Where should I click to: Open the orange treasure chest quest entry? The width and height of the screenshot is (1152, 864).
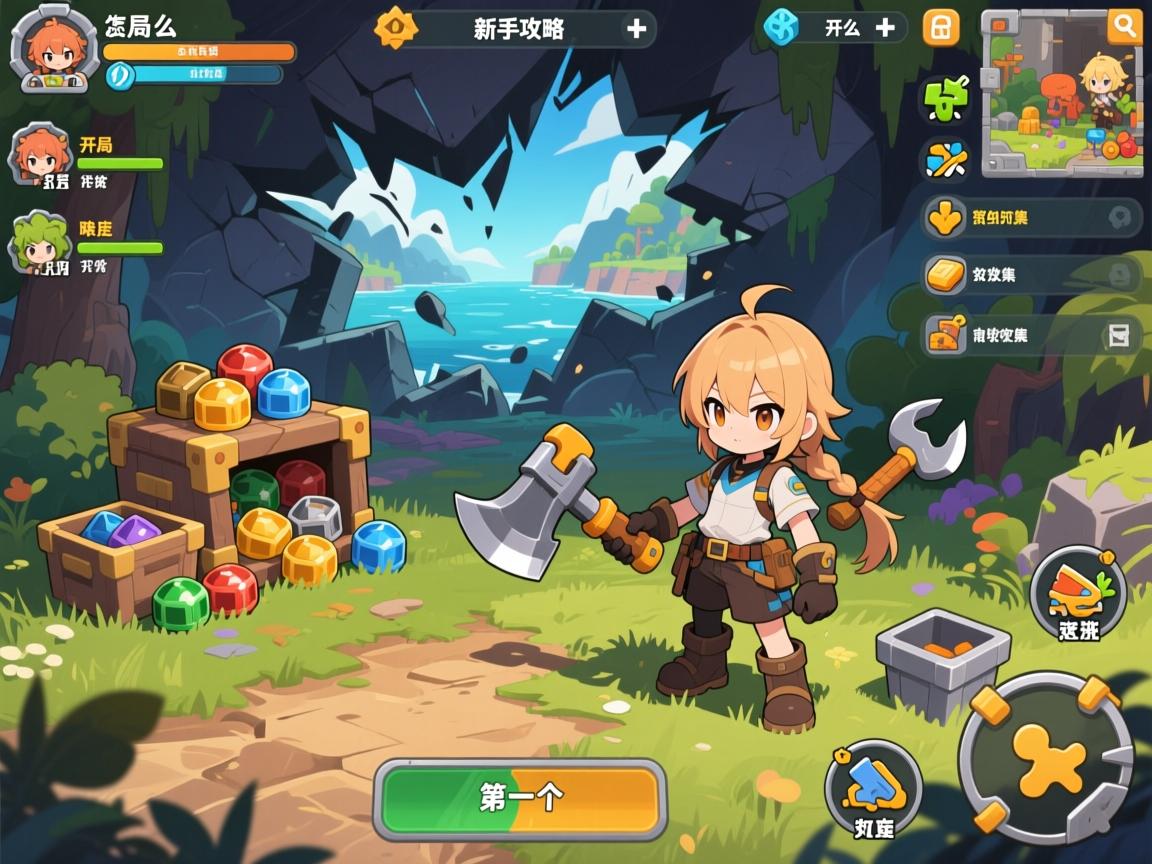tap(1030, 335)
